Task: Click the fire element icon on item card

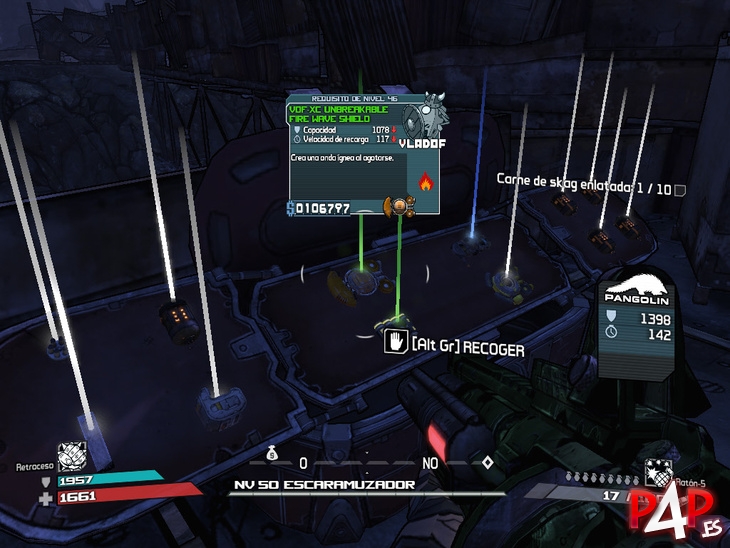Action: click(424, 182)
